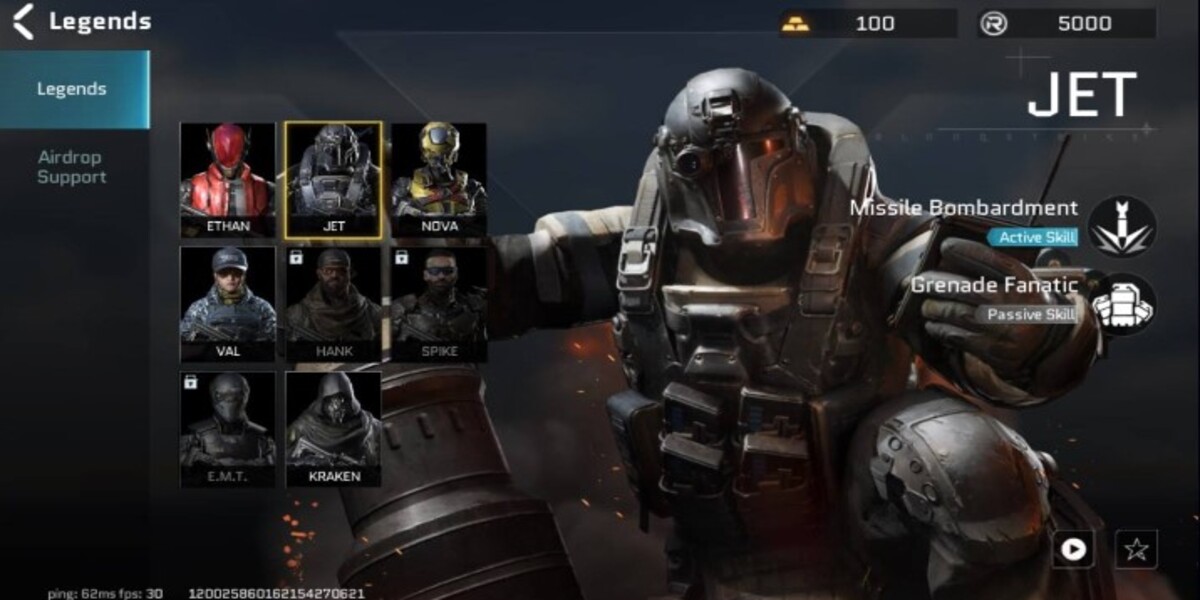Pick the locked E.M.T. legend
Viewport: 1200px width, 600px height.
[x=228, y=429]
